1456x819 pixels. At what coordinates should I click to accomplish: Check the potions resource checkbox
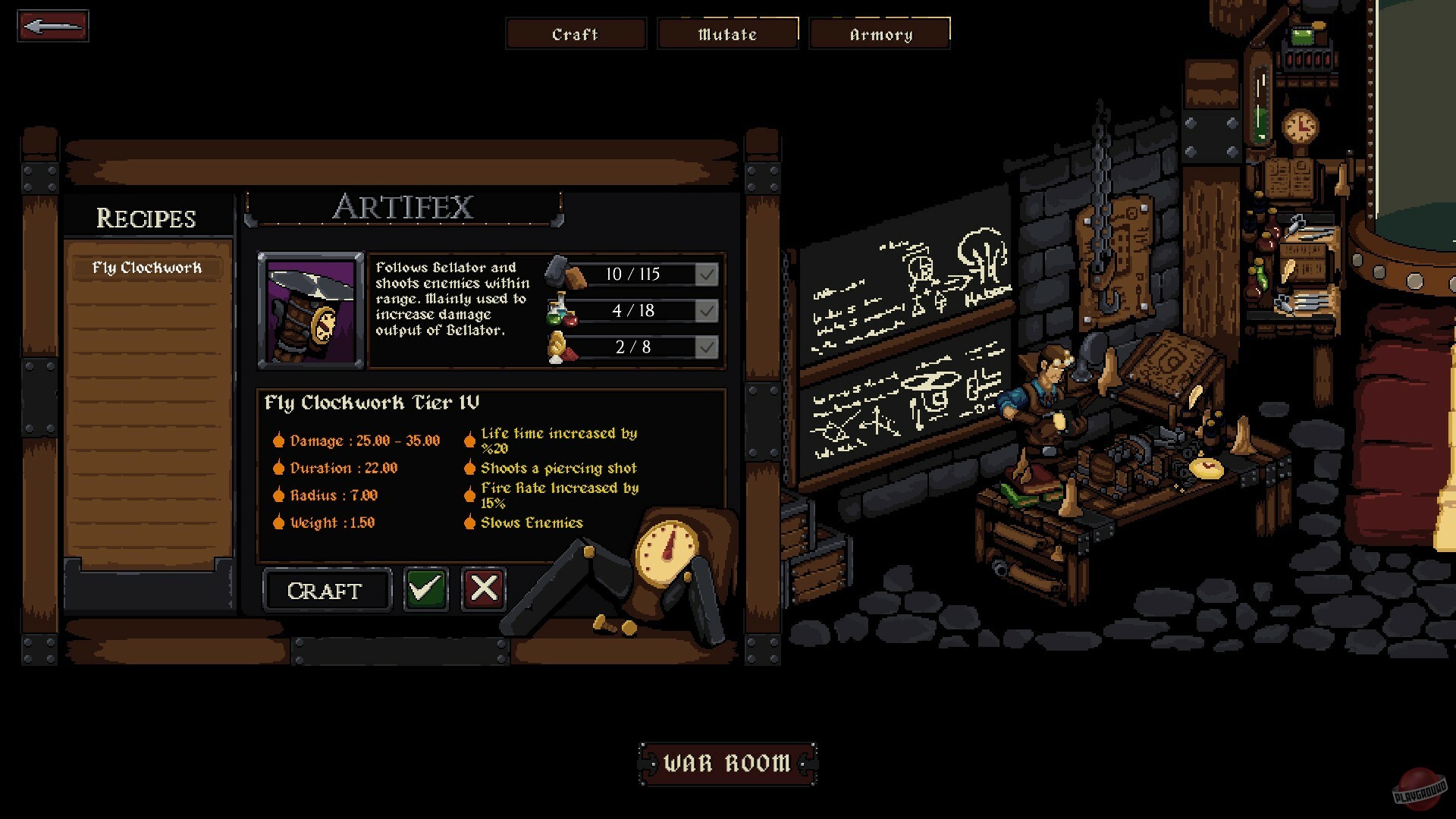coord(706,311)
